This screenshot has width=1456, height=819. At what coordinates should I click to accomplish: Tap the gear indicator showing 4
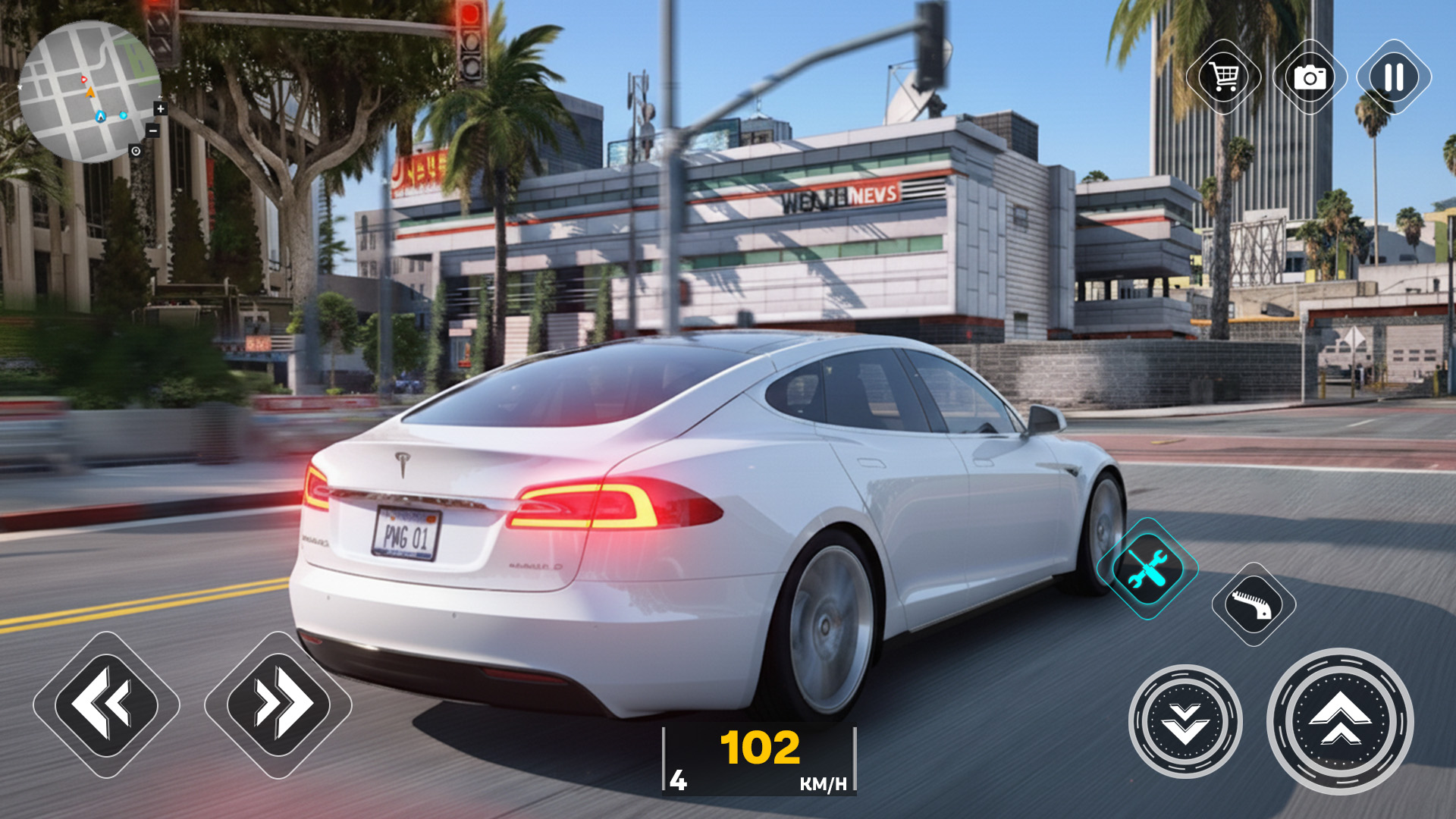click(678, 778)
